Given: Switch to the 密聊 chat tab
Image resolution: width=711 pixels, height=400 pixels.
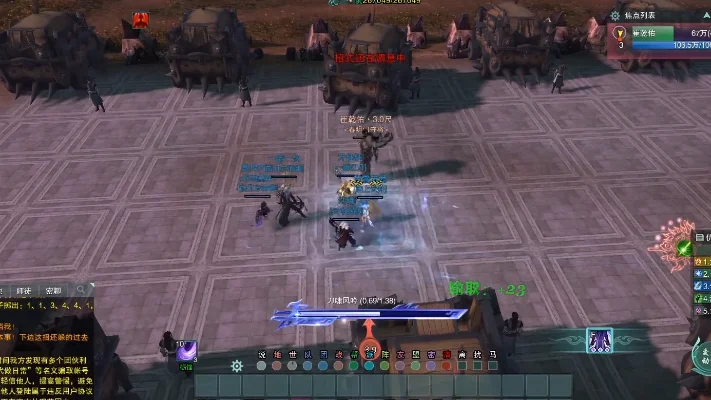Looking at the screenshot, I should [53, 292].
